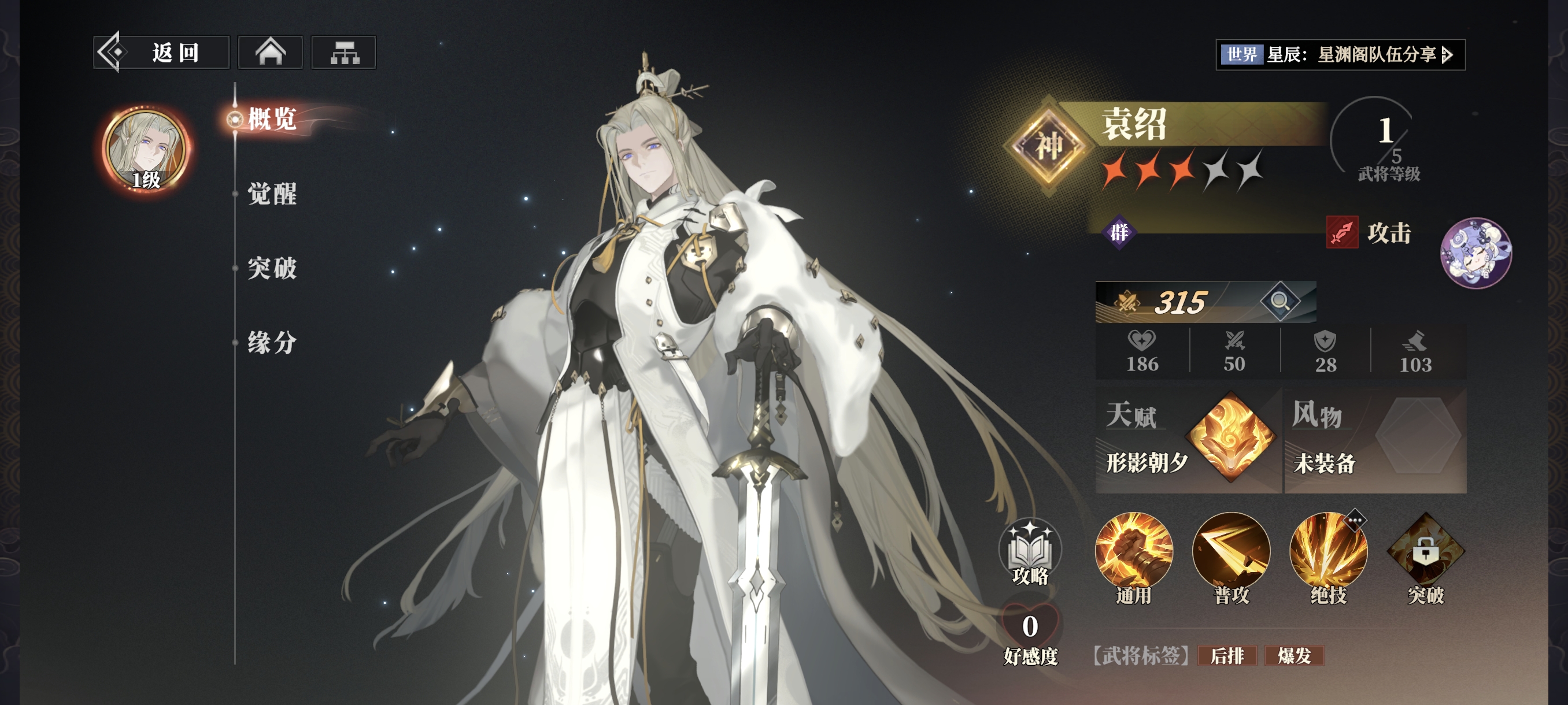Image resolution: width=1568 pixels, height=705 pixels.
Task: Open the world chat message banner
Action: click(x=1340, y=55)
